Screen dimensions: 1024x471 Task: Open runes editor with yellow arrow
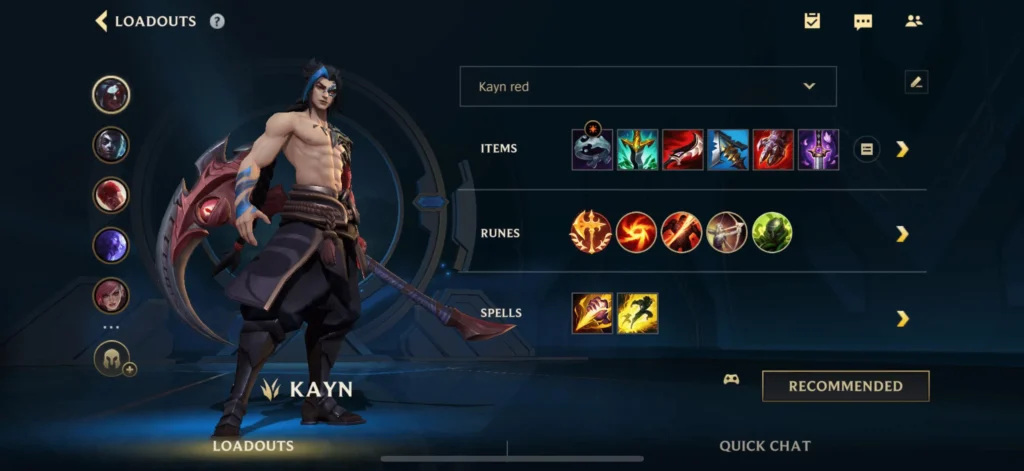click(902, 234)
